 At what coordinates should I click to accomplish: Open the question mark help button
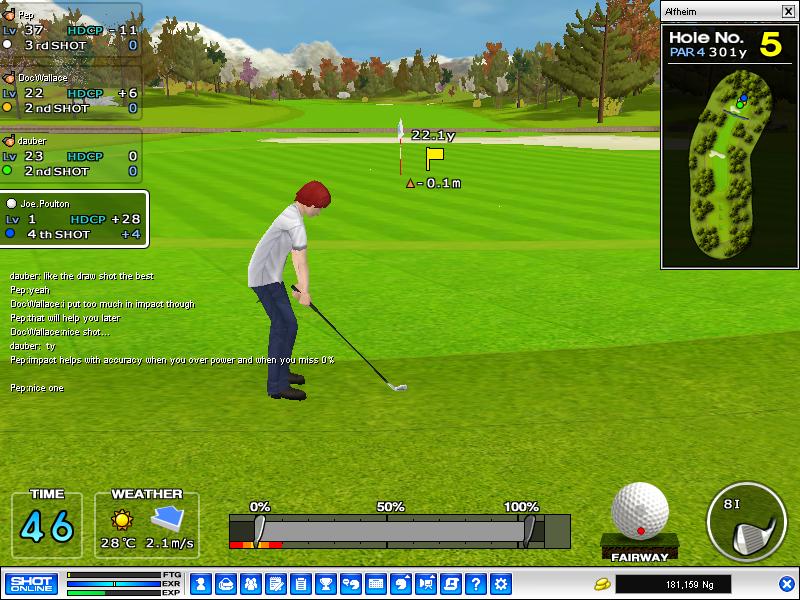pyautogui.click(x=476, y=584)
